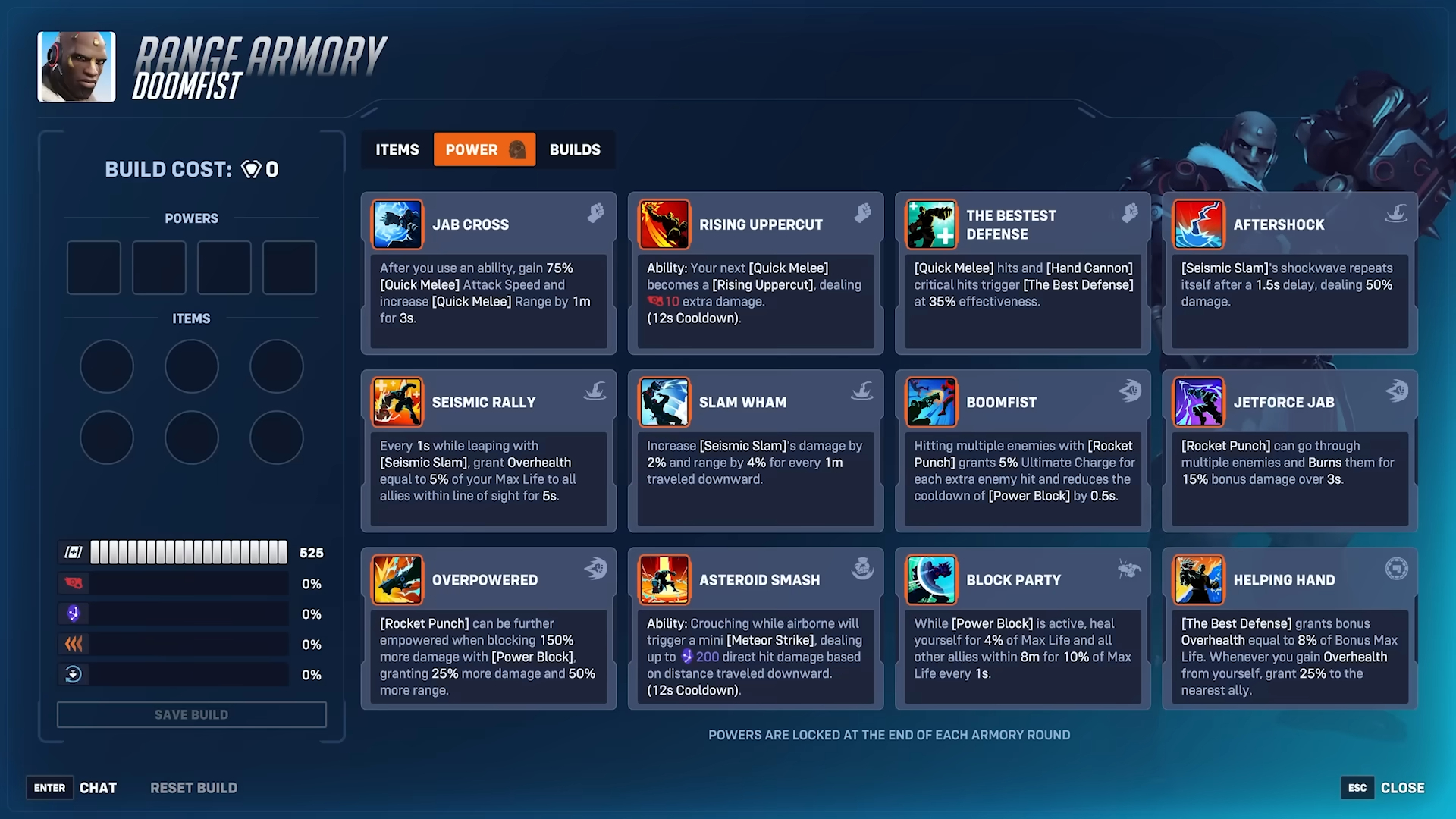The width and height of the screenshot is (1456, 819).
Task: Click RESET BUILD at the bottom
Action: [193, 788]
